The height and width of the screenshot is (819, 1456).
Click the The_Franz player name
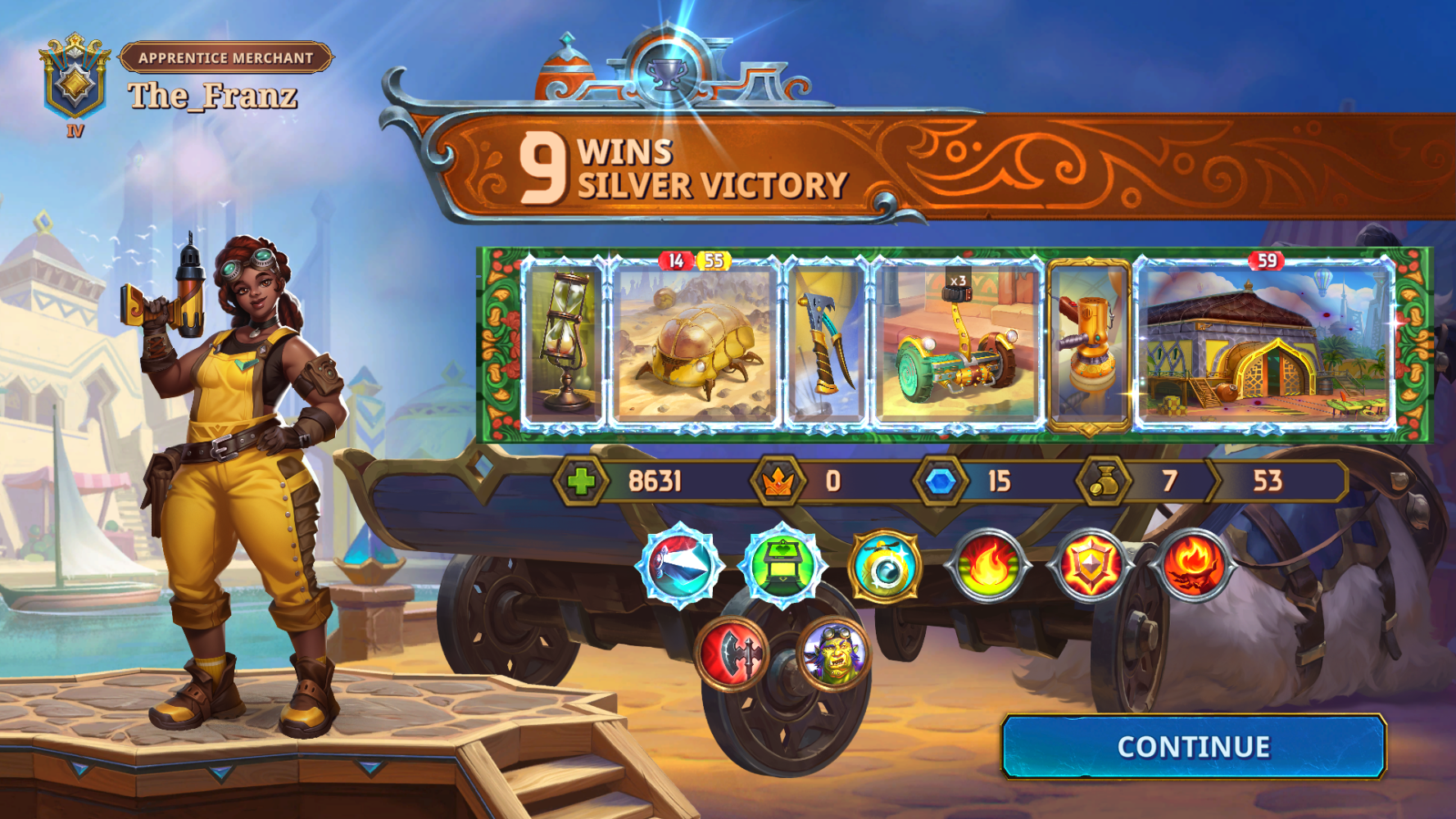(213, 97)
